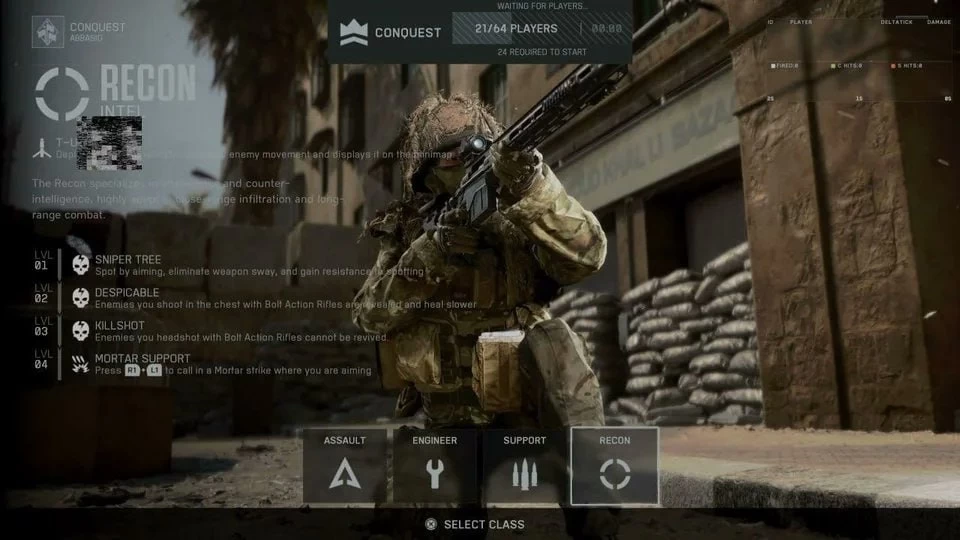Screen dimensions: 960x540
Task: Pick the Support class tile
Action: coord(524,466)
